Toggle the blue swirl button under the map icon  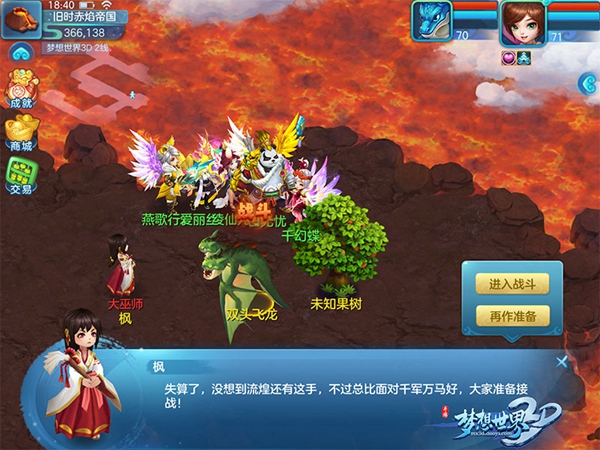point(19,51)
